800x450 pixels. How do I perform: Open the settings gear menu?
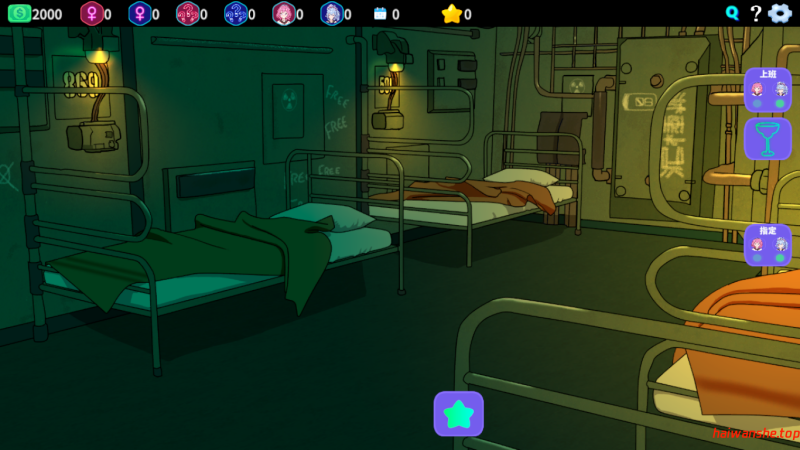(780, 13)
